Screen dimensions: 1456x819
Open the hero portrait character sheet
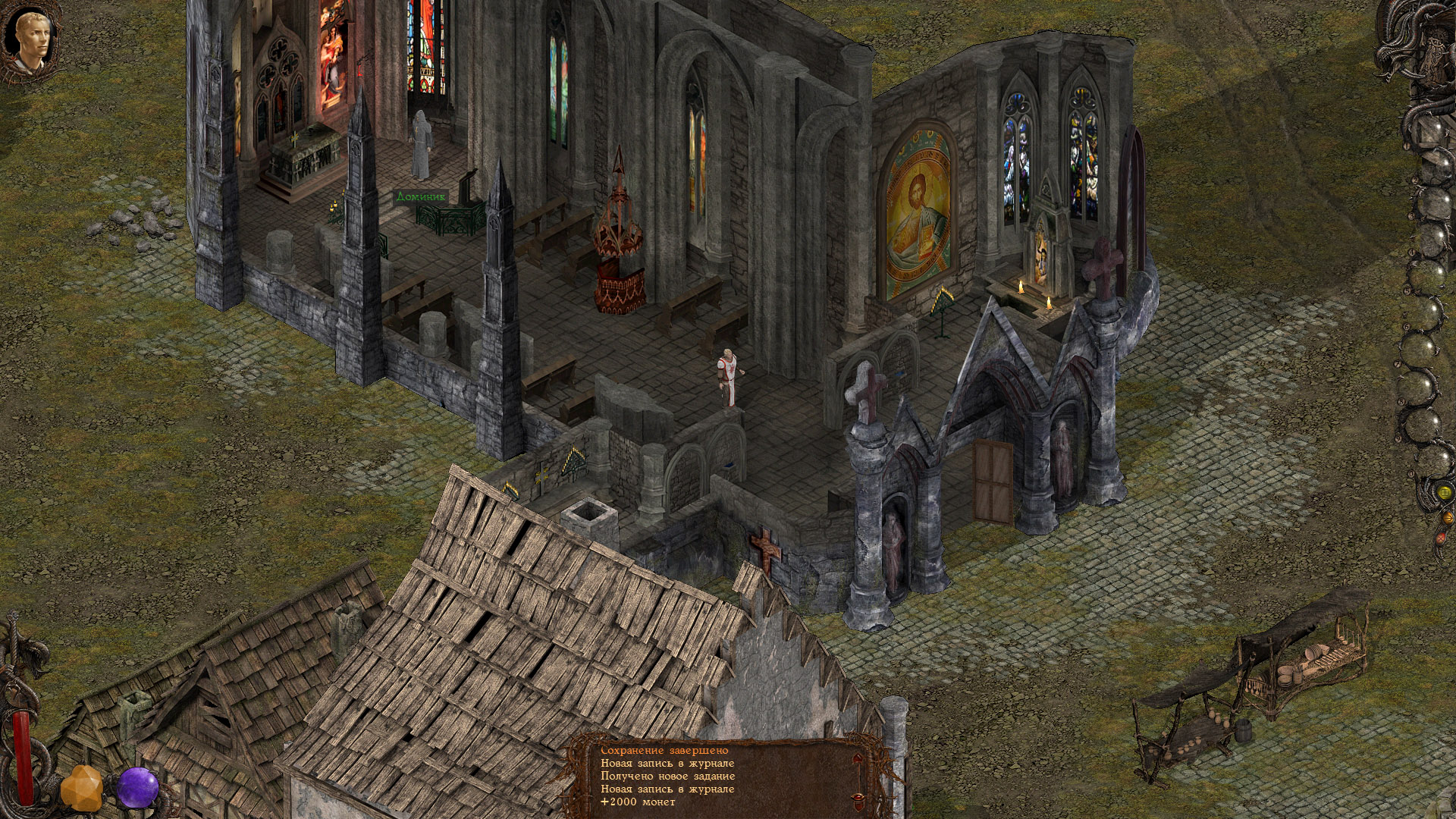tap(32, 39)
